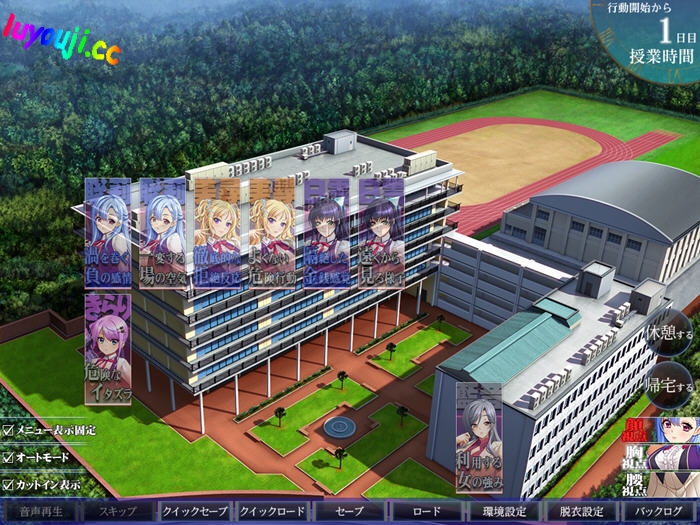This screenshot has height=525, width=700.
Task: Open the クイックセーブ quick save
Action: (x=196, y=511)
